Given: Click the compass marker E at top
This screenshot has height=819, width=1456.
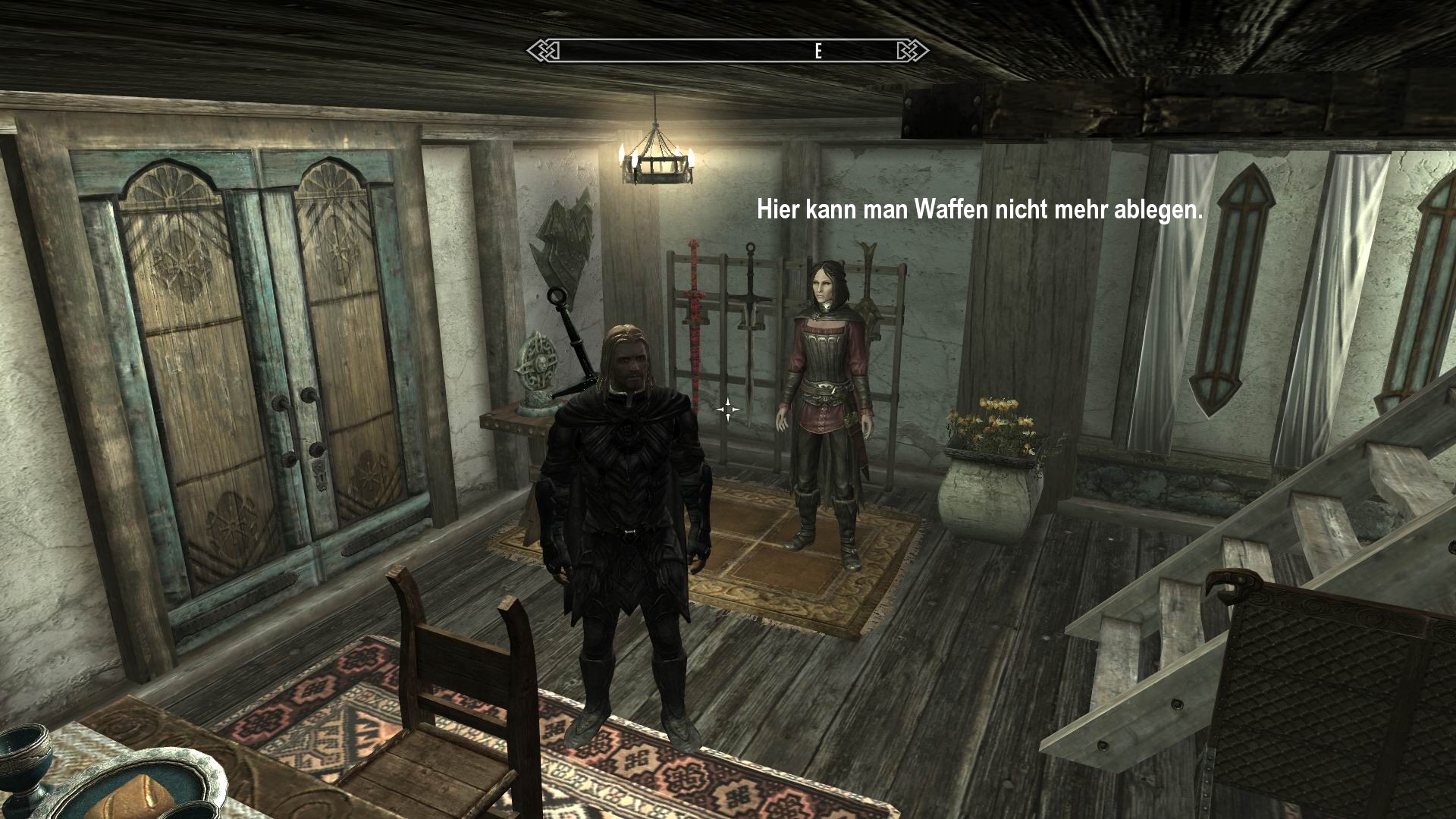Looking at the screenshot, I should pyautogui.click(x=817, y=52).
